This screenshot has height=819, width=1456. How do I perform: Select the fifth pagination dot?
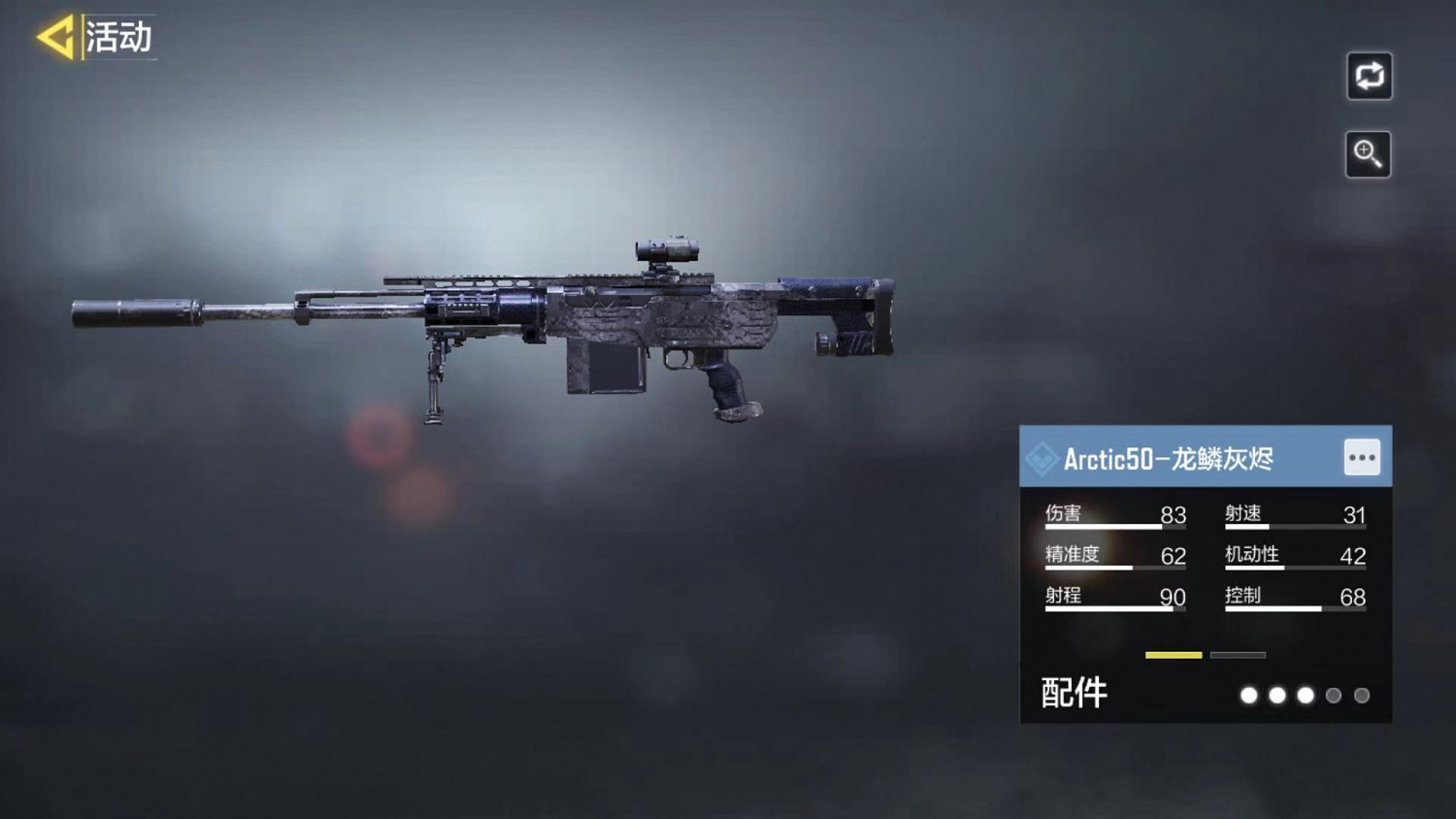(x=1361, y=696)
